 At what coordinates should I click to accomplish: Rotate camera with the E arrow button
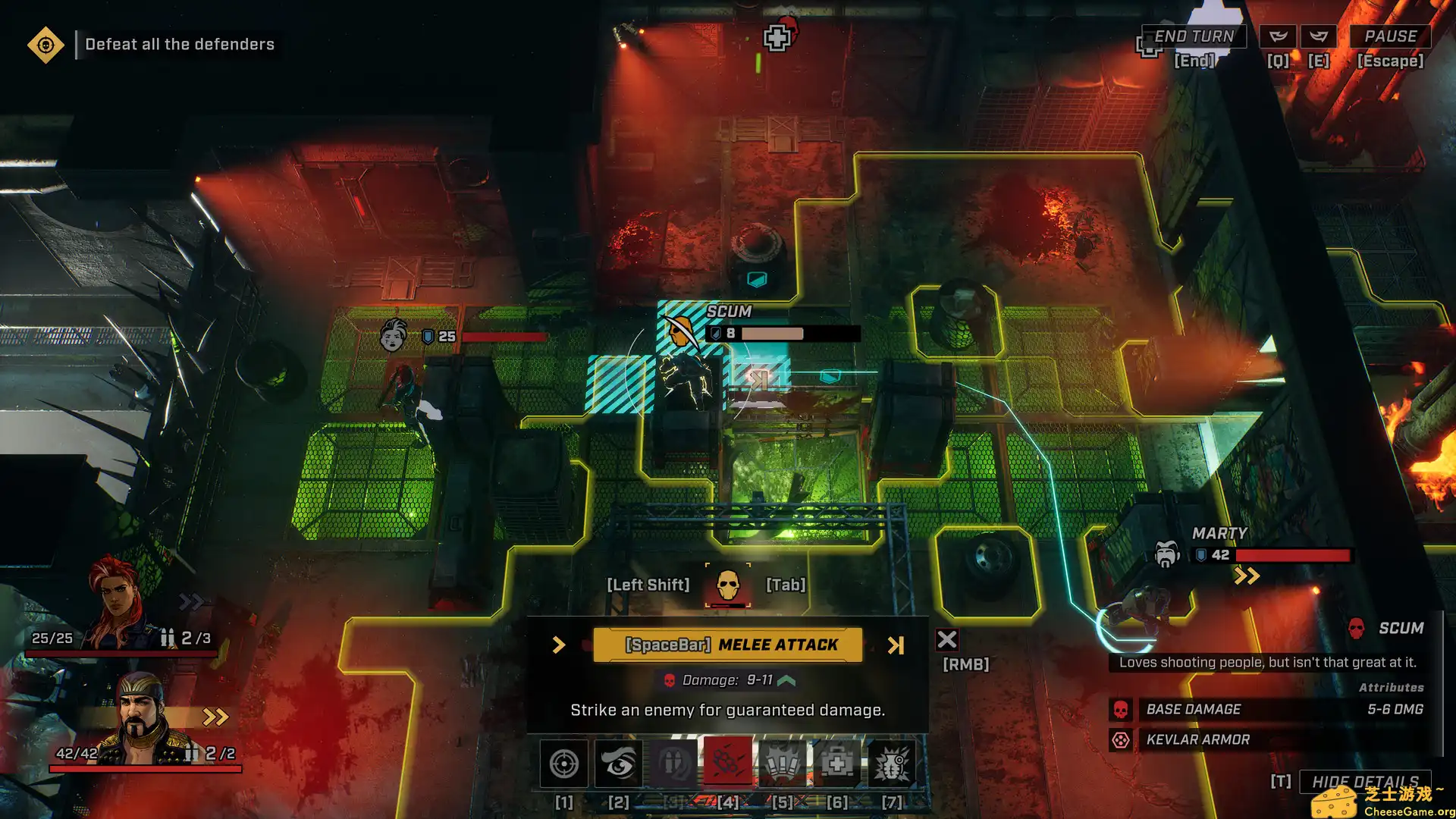pyautogui.click(x=1319, y=36)
